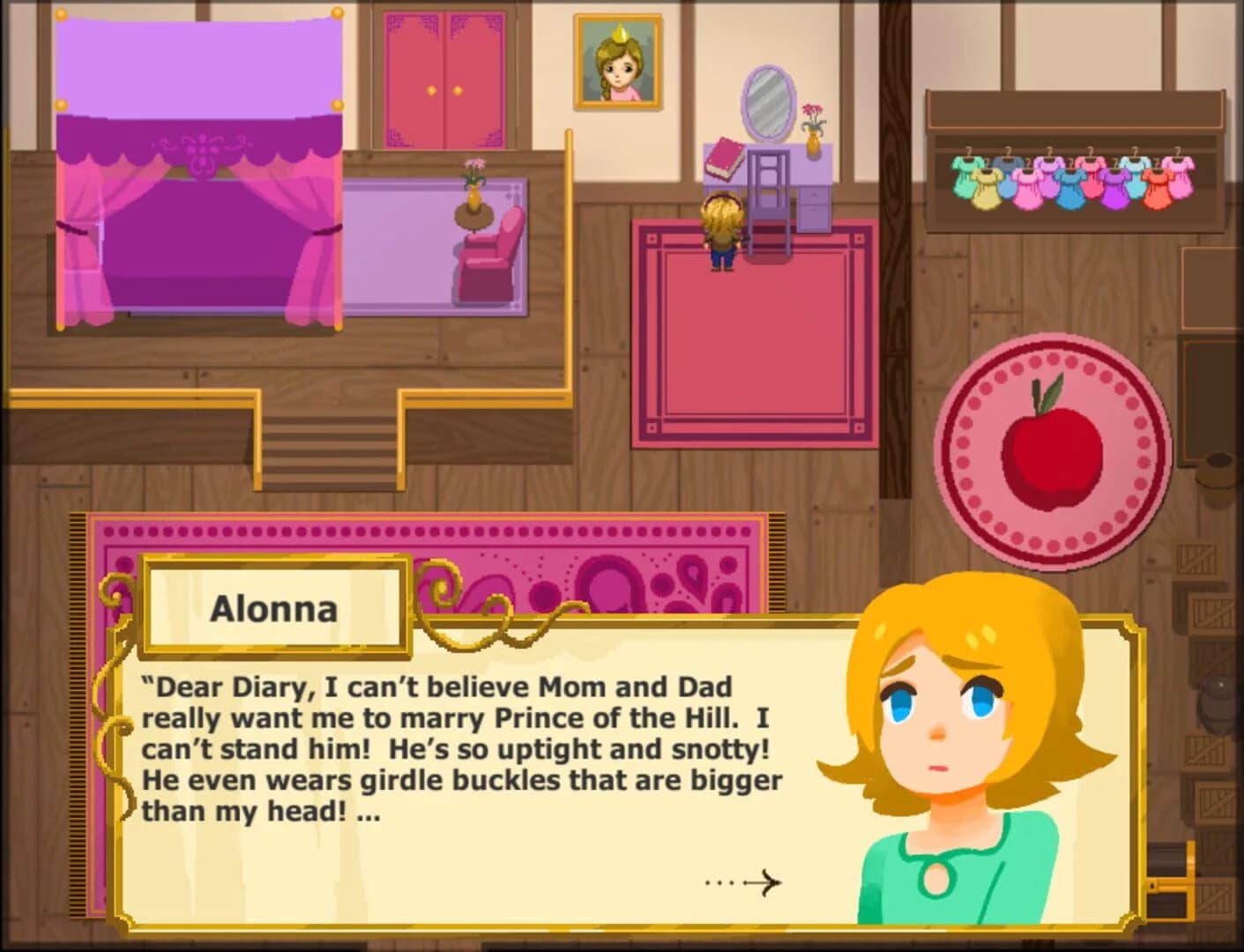Select the teal dress on the clothing rack
1244x952 pixels.
[x=966, y=176]
